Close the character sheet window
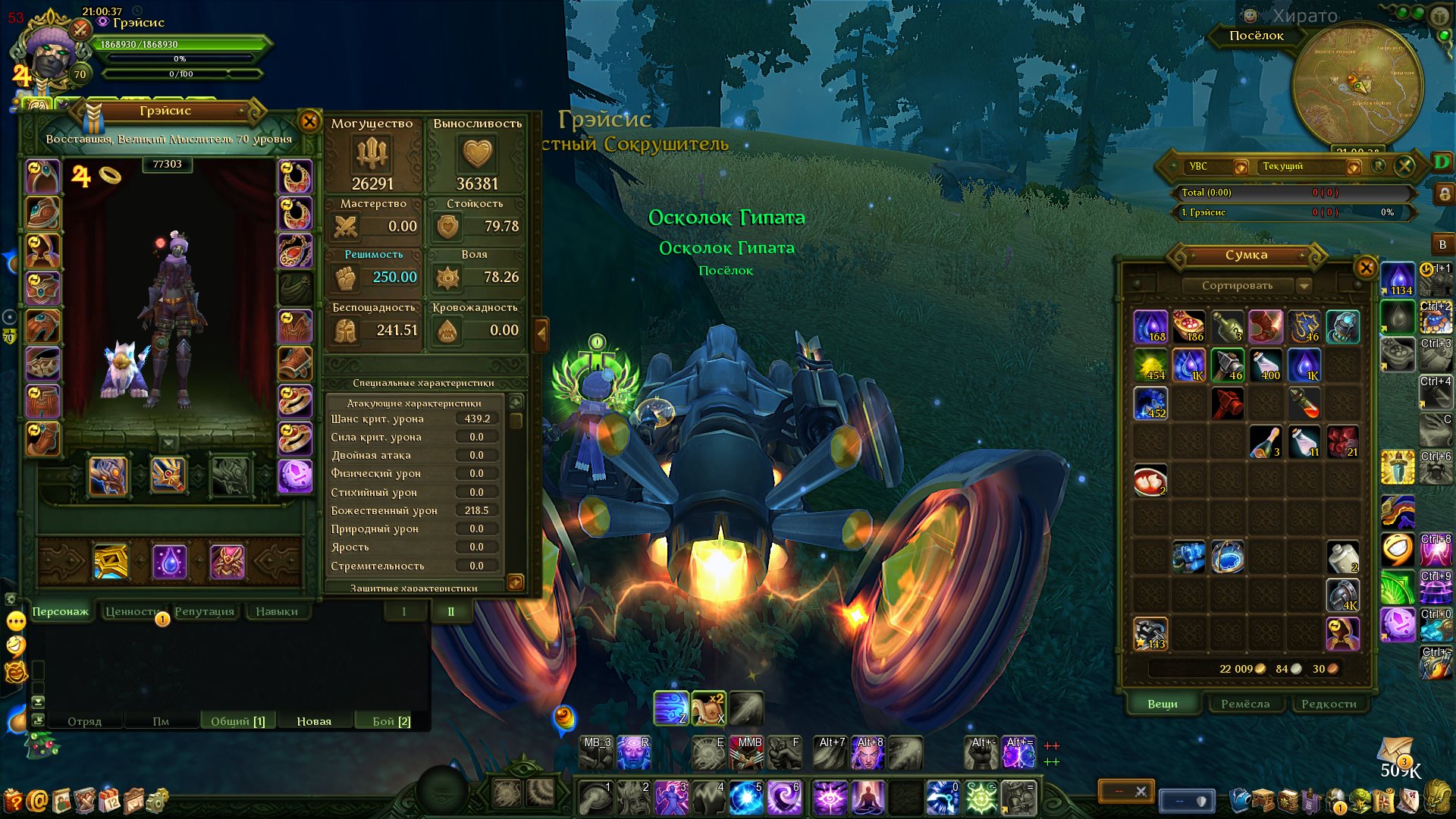The width and height of the screenshot is (1456, 819). (x=309, y=121)
